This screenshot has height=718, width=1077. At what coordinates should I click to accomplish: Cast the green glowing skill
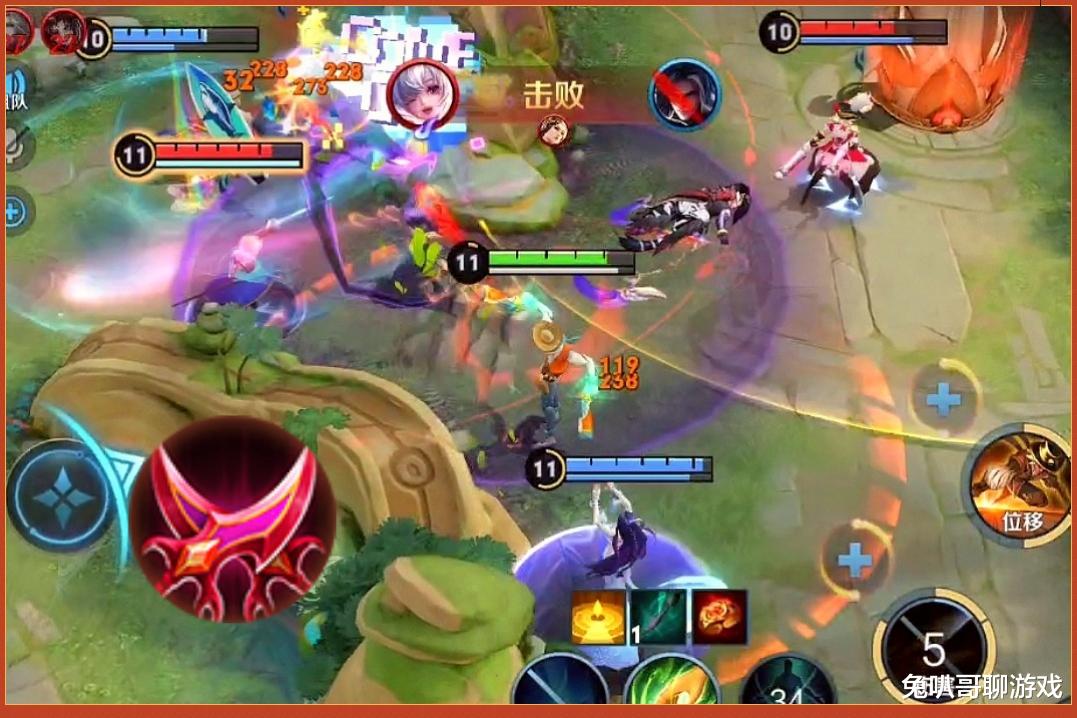click(x=671, y=688)
